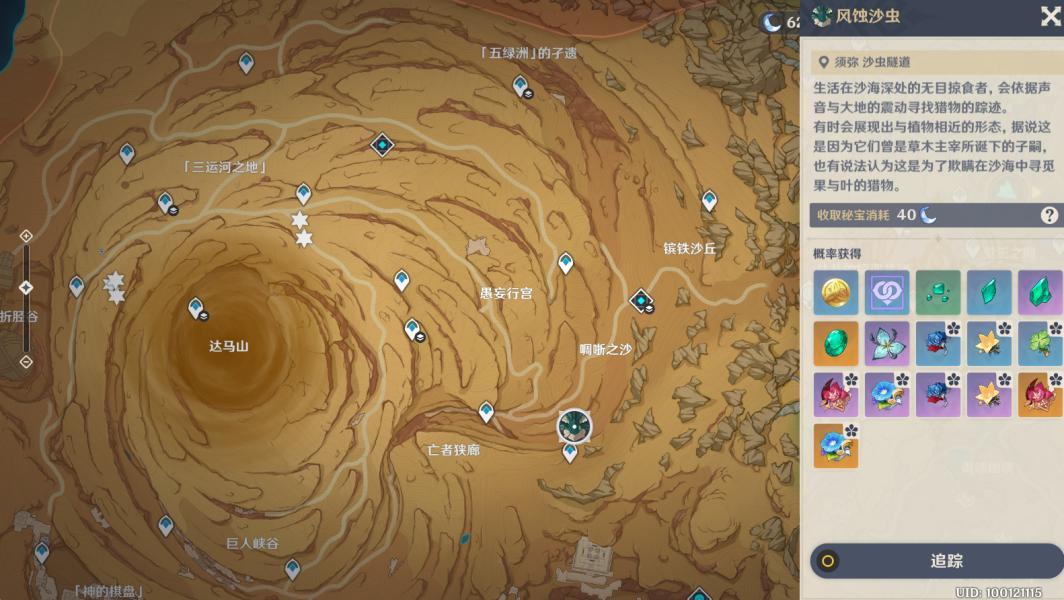Select the waypoint by 「三运河之地」
The image size is (1064, 600).
point(166,202)
